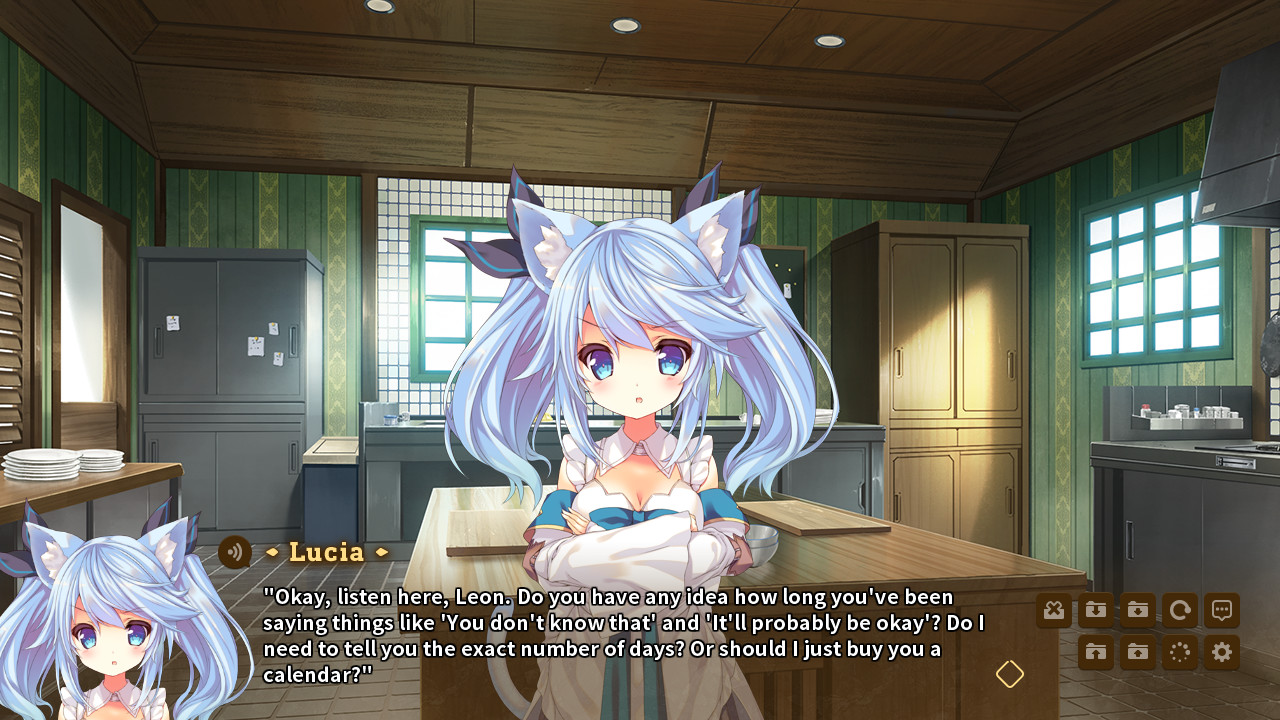This screenshot has width=1280, height=720.
Task: Quick load using folder with small up arrow
Action: [x=1138, y=653]
